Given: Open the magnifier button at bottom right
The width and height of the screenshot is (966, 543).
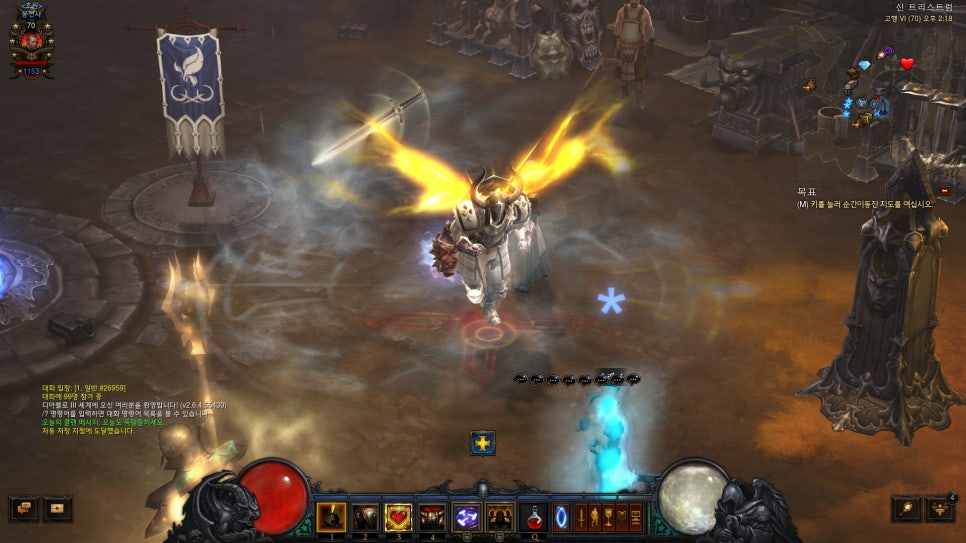Looking at the screenshot, I should click(x=906, y=509).
